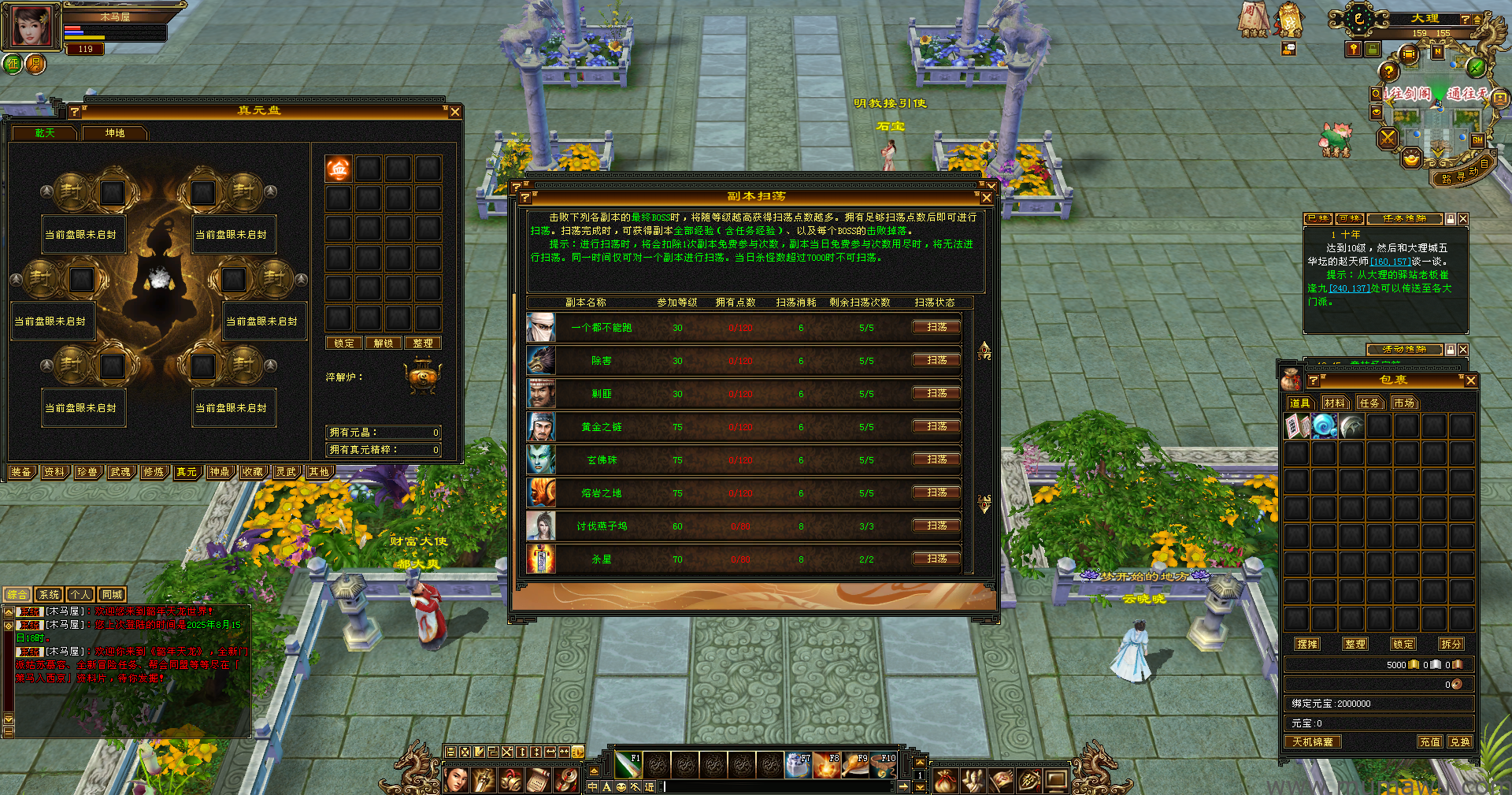Switch to the 坤地 tab
Image resolution: width=1512 pixels, height=795 pixels.
coord(115,133)
